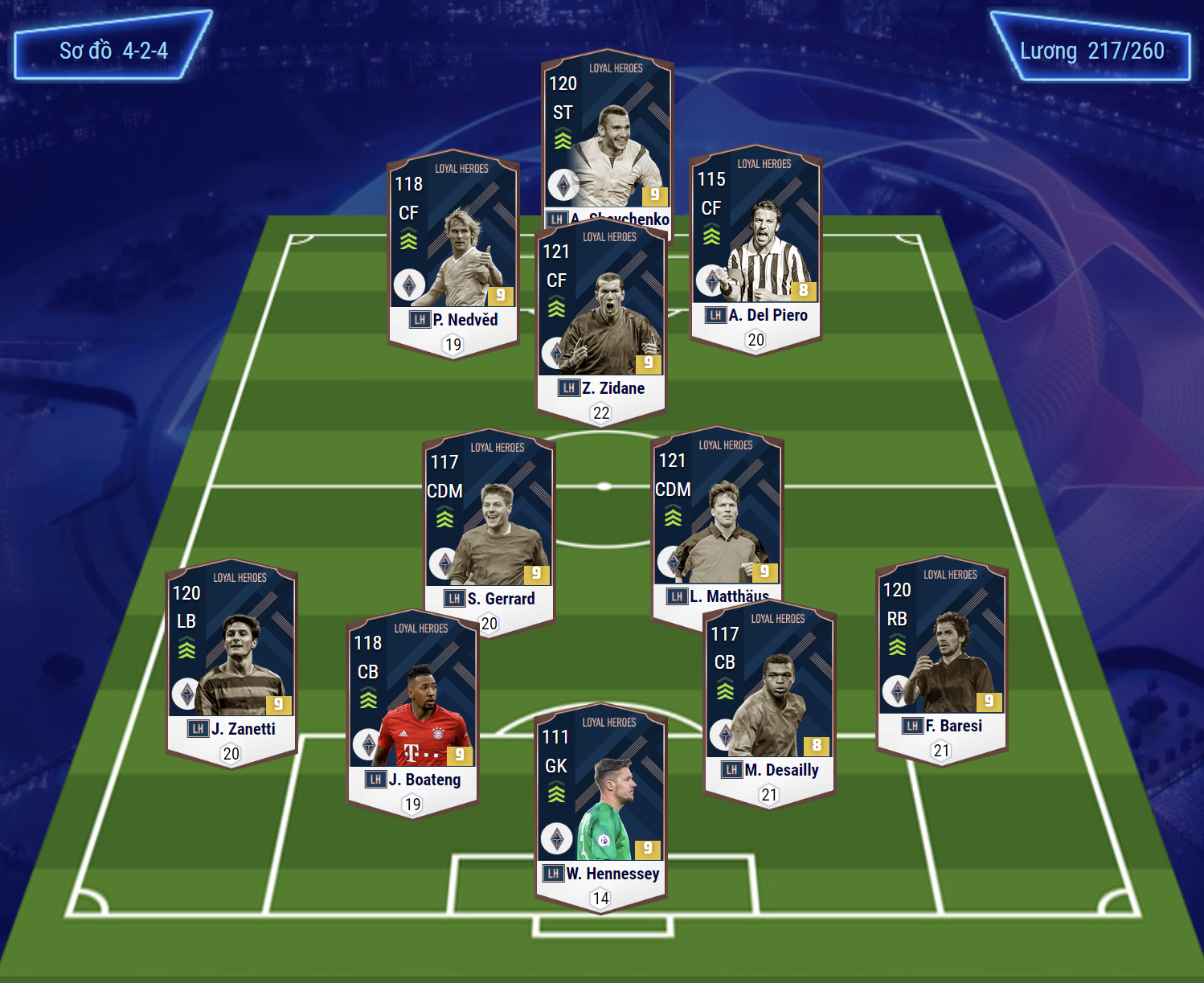1204x983 pixels.
Task: Open the Sơ đồ 4-2-4 formation panel
Action: (113, 51)
